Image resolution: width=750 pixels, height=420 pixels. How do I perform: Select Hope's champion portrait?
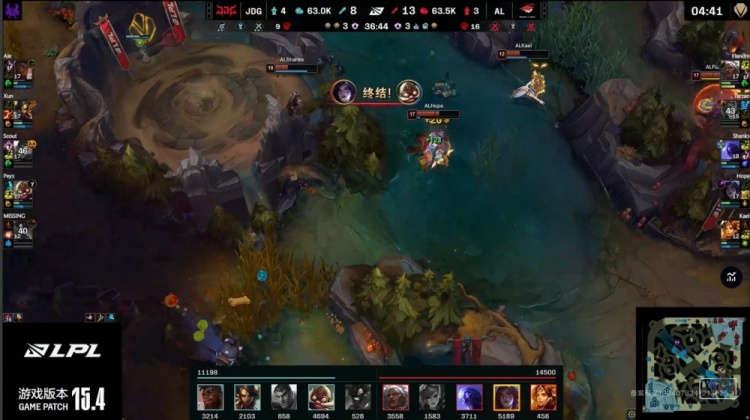[x=730, y=189]
